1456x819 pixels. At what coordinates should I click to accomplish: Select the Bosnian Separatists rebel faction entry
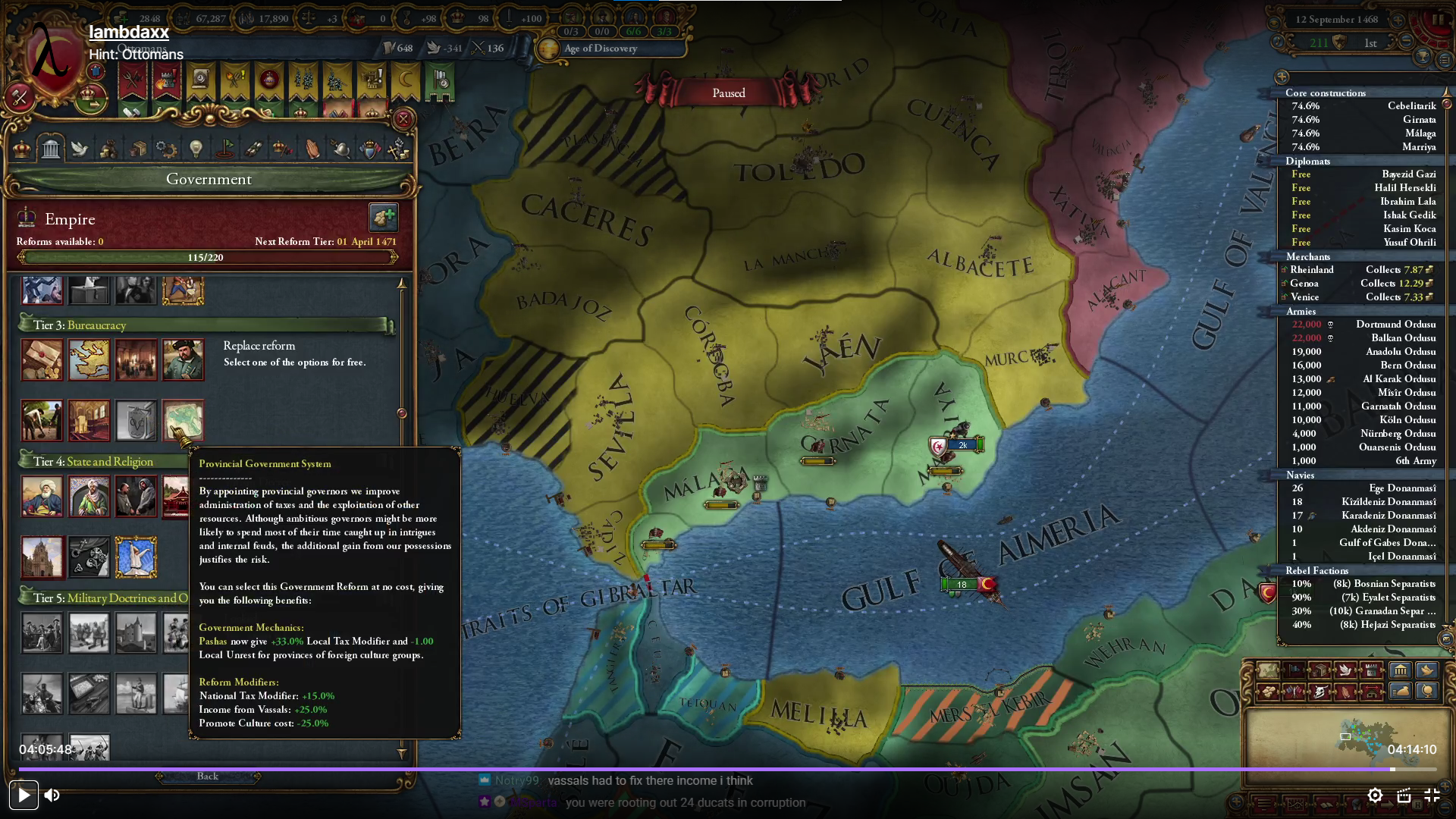click(x=1383, y=584)
